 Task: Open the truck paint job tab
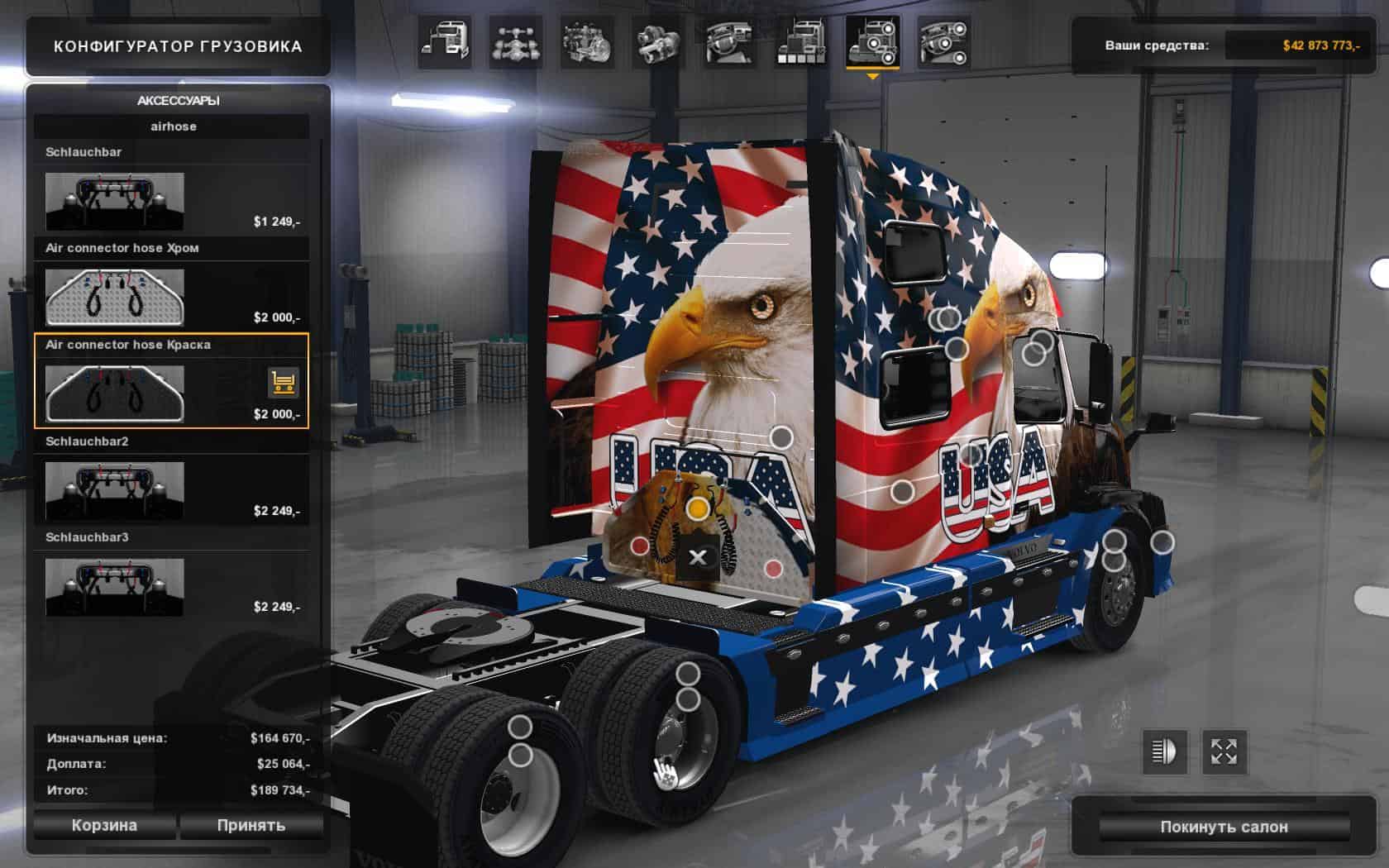pos(800,43)
